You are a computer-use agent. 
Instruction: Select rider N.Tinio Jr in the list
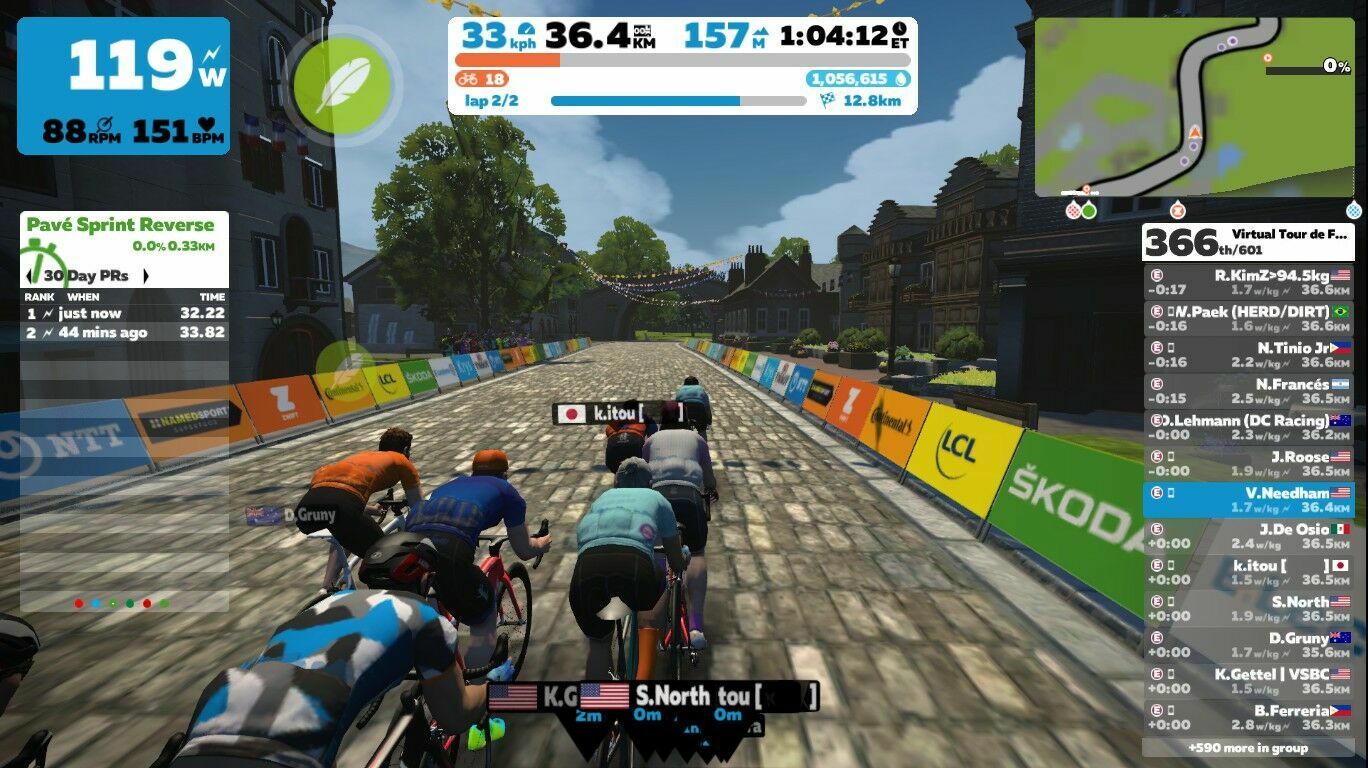1247,355
